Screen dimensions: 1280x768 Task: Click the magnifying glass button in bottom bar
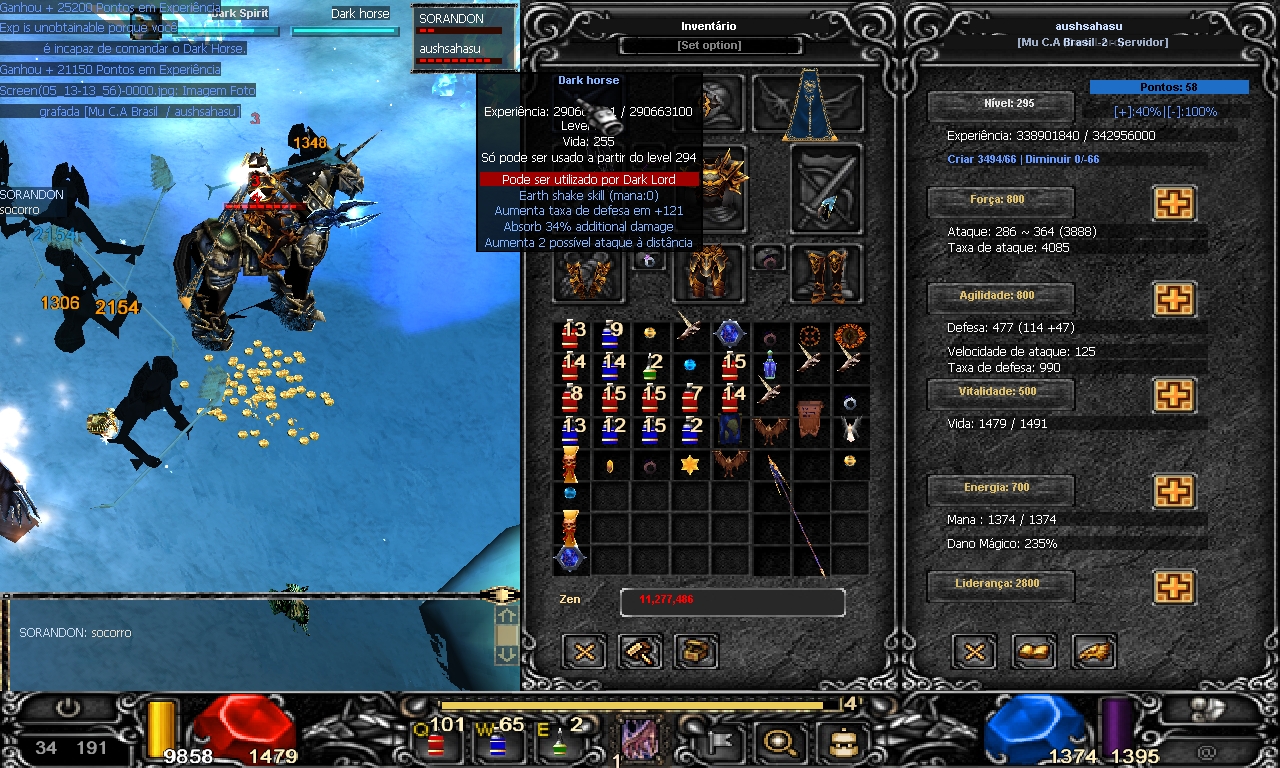coord(776,742)
